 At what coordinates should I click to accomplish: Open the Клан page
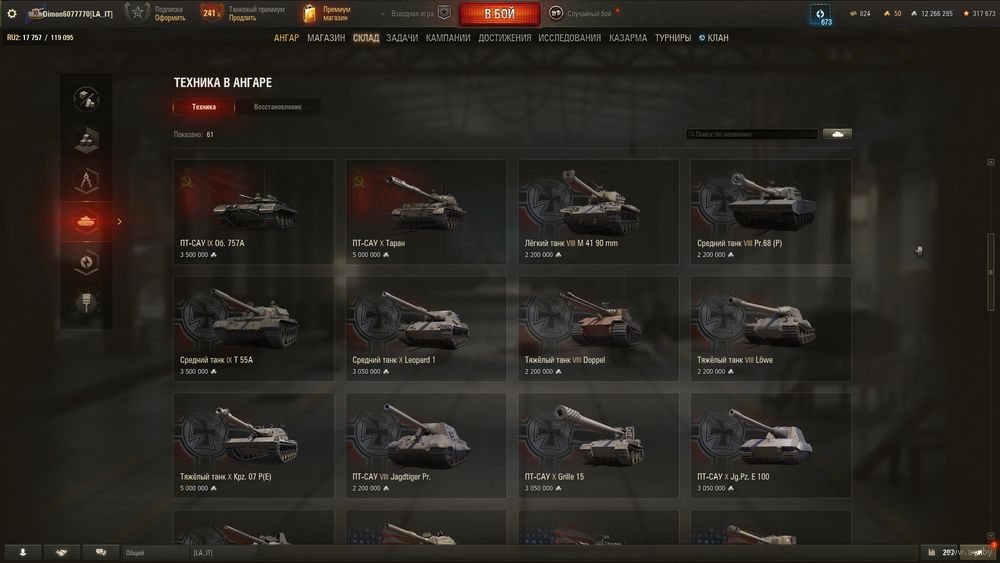714,38
